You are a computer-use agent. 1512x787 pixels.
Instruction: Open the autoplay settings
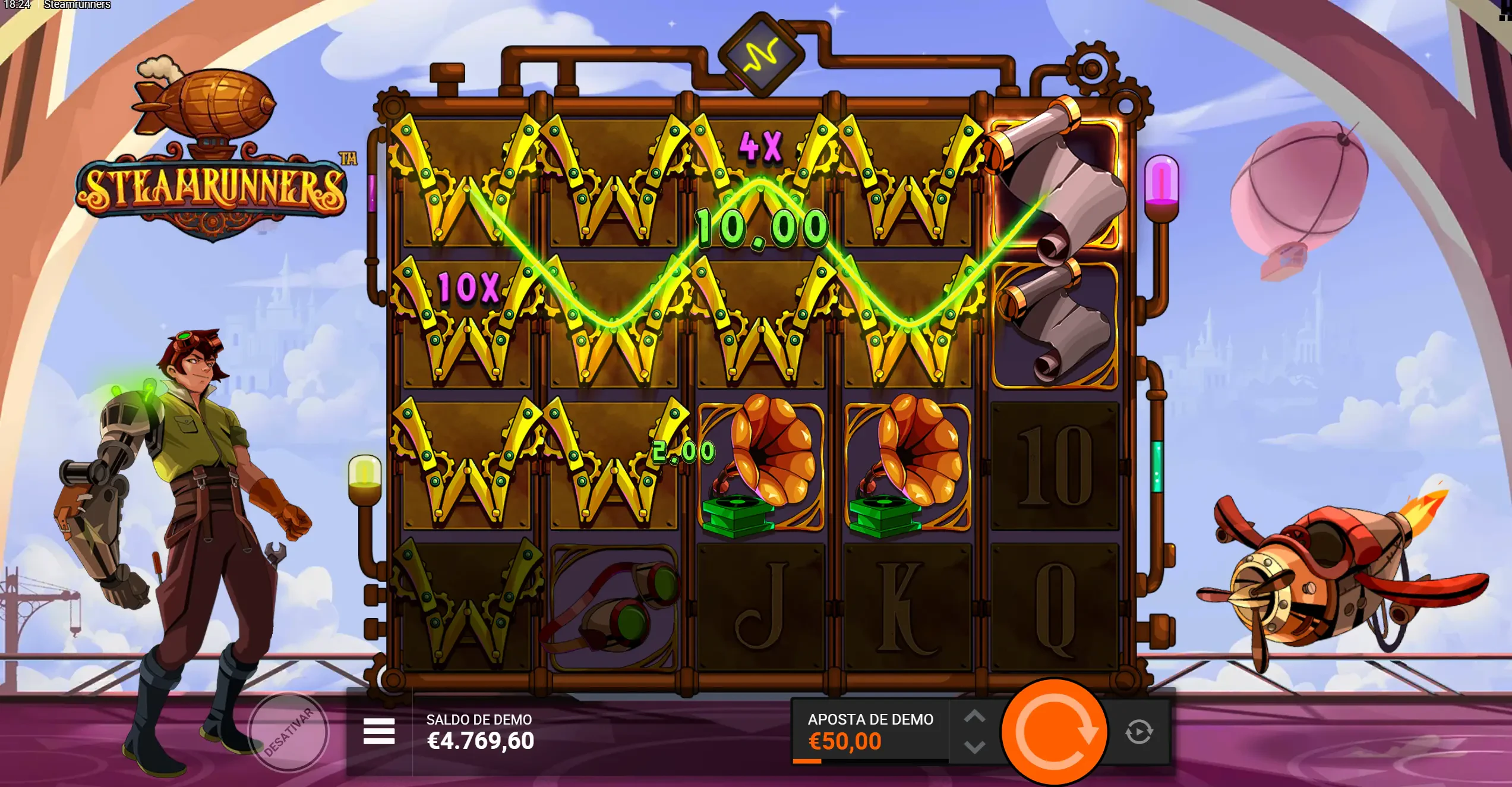[x=1139, y=732]
